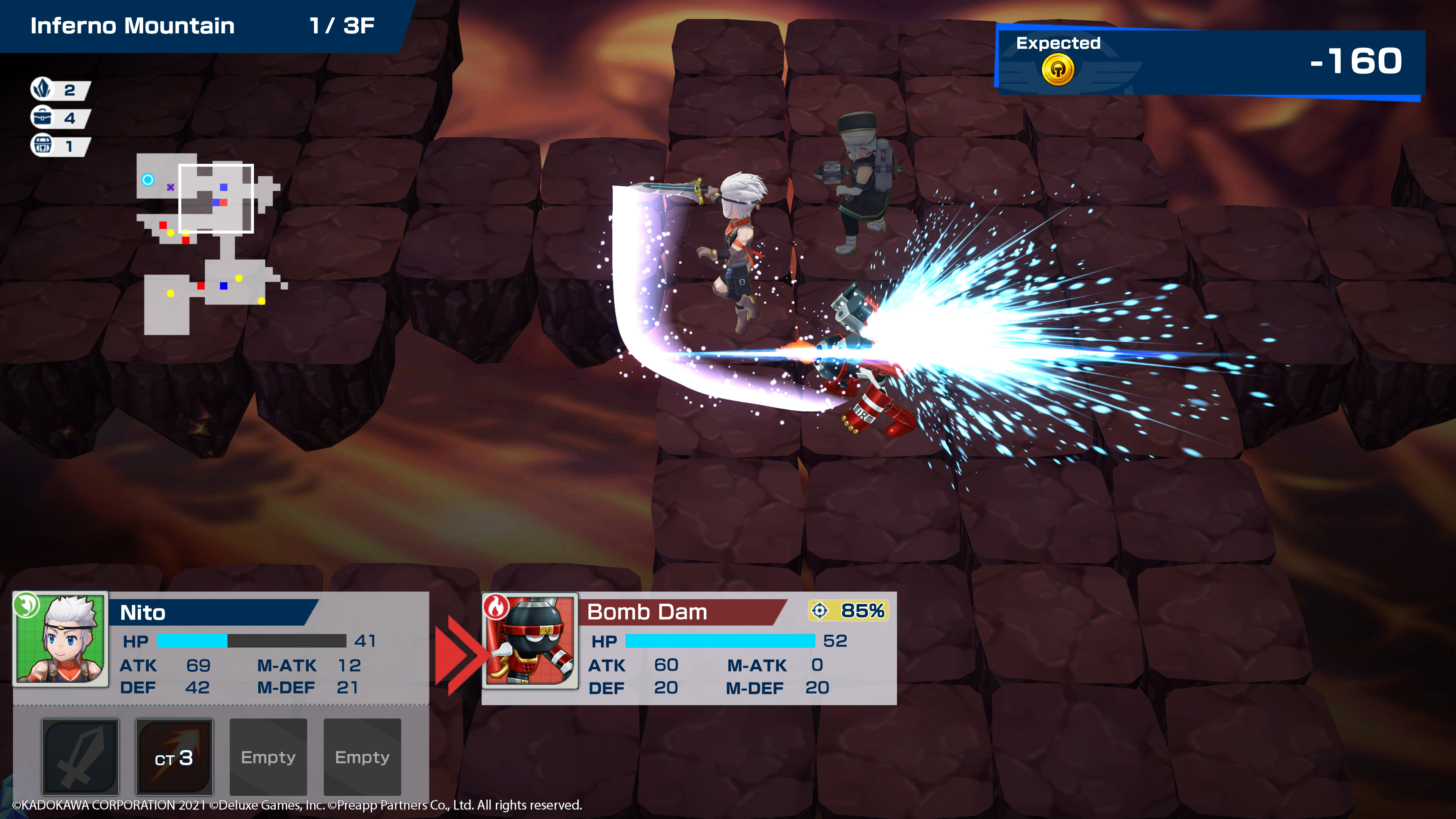Select the sword basic attack skill slot

click(x=80, y=756)
